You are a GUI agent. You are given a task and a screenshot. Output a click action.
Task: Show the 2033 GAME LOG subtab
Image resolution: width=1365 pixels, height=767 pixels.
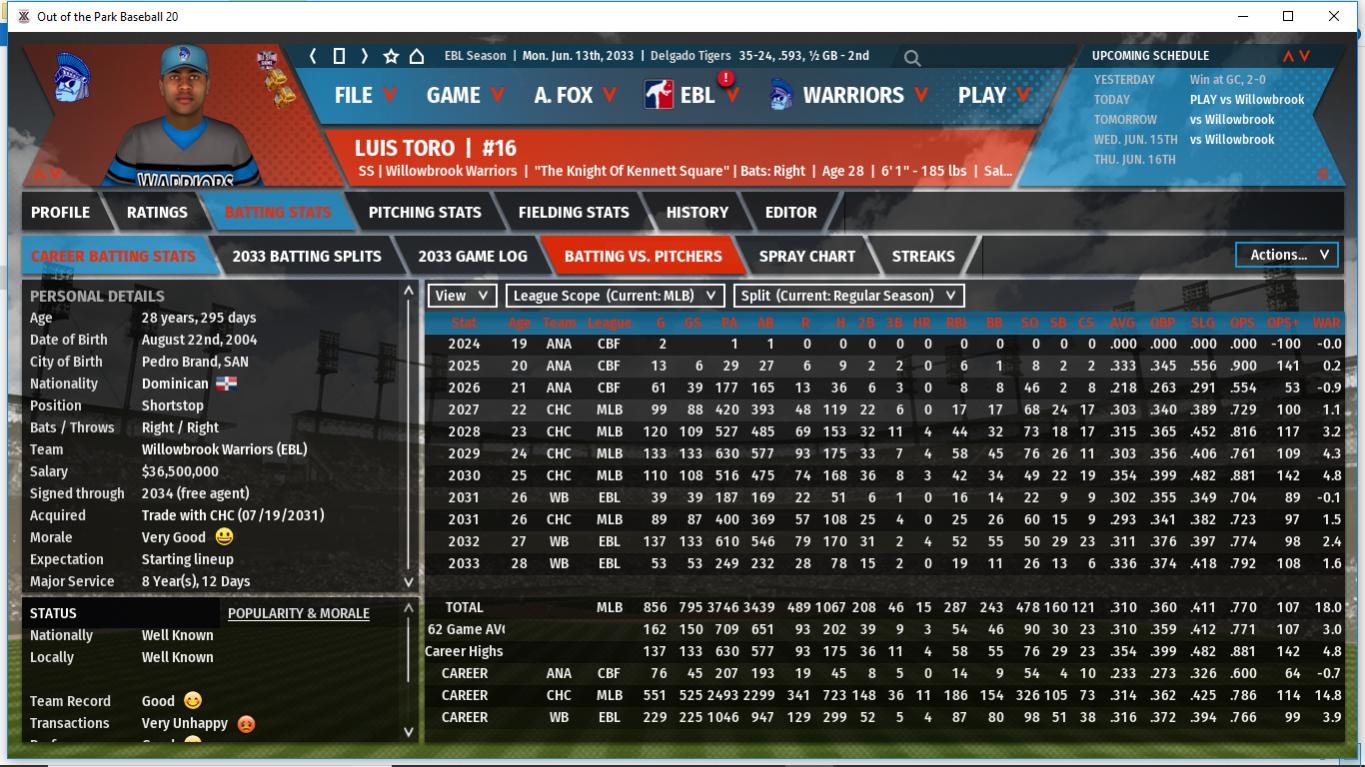[472, 256]
